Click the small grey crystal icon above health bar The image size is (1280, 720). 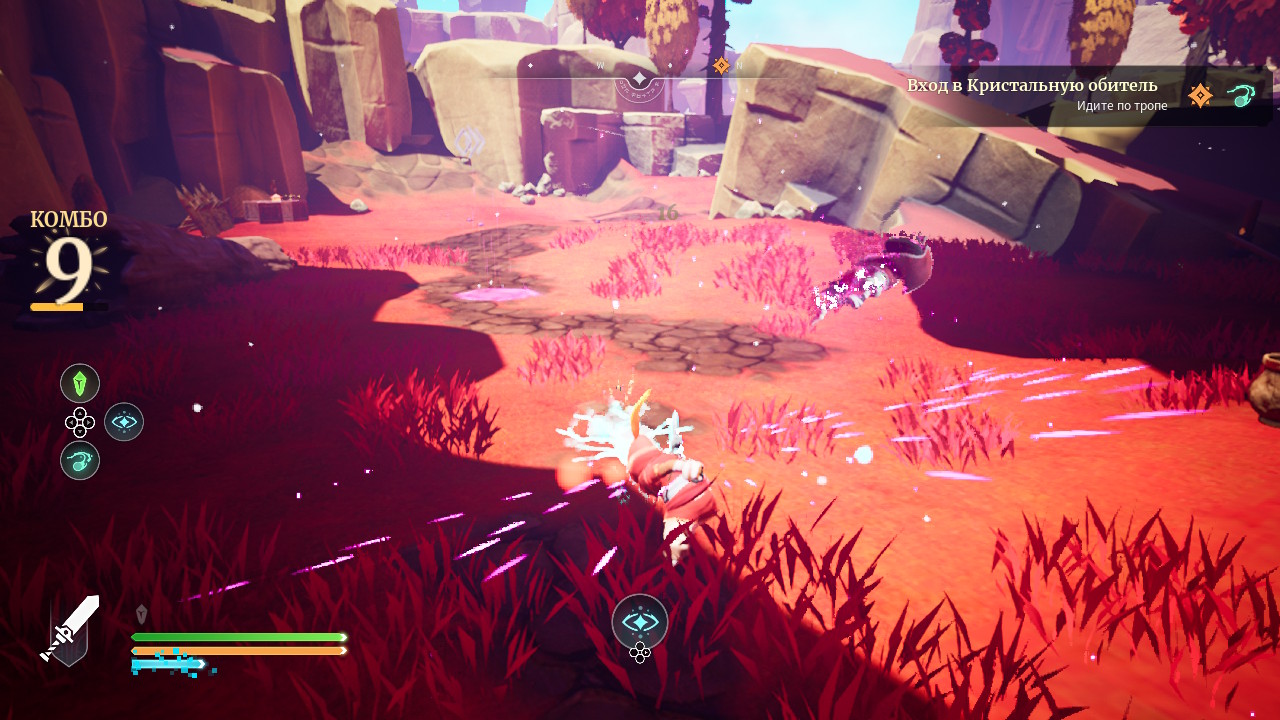coord(141,614)
